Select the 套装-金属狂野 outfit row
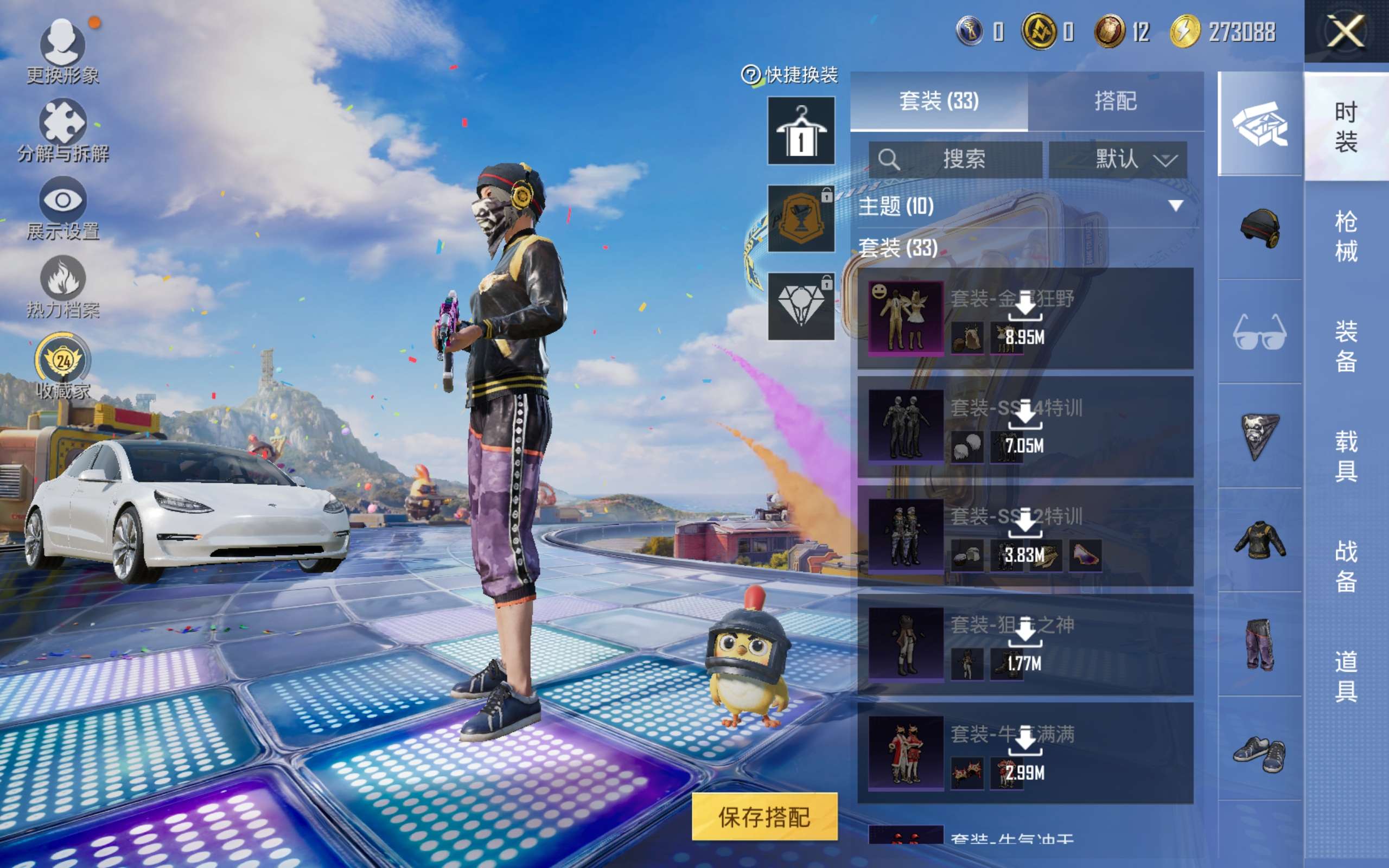The width and height of the screenshot is (1389, 868). tap(1025, 318)
